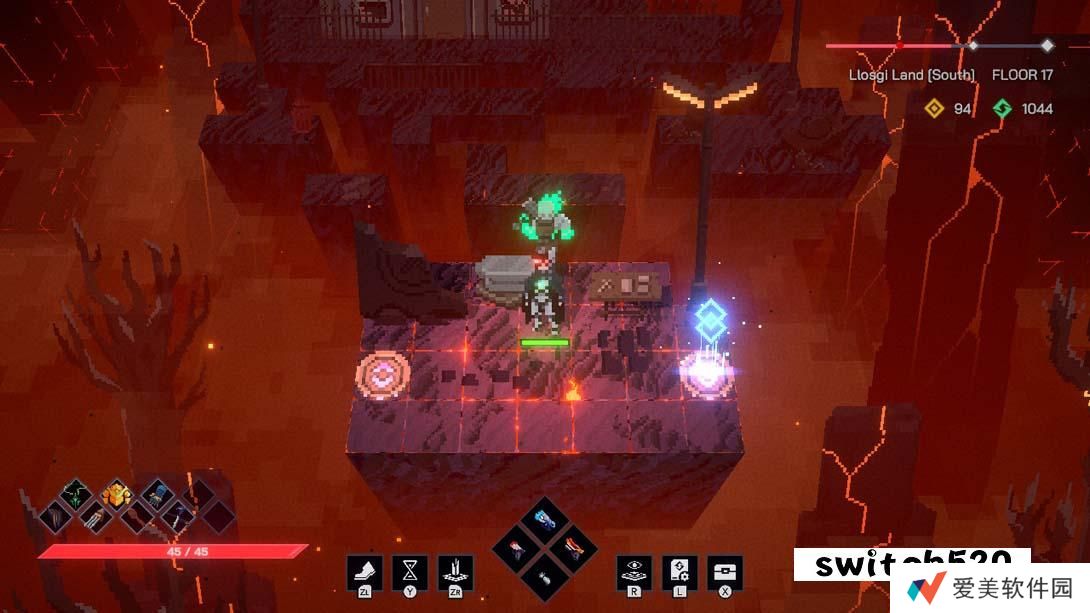Viewport: 1090px width, 613px height.
Task: Open the treasure chest inventory
Action: point(725,572)
